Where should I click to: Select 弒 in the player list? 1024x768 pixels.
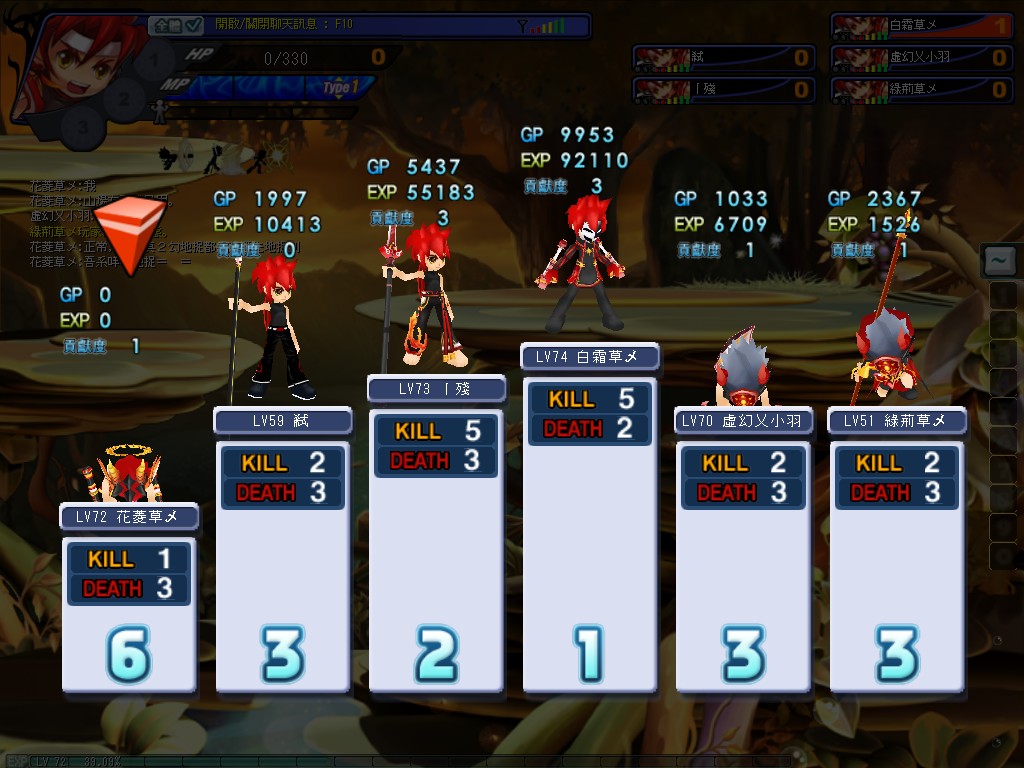pyautogui.click(x=710, y=58)
